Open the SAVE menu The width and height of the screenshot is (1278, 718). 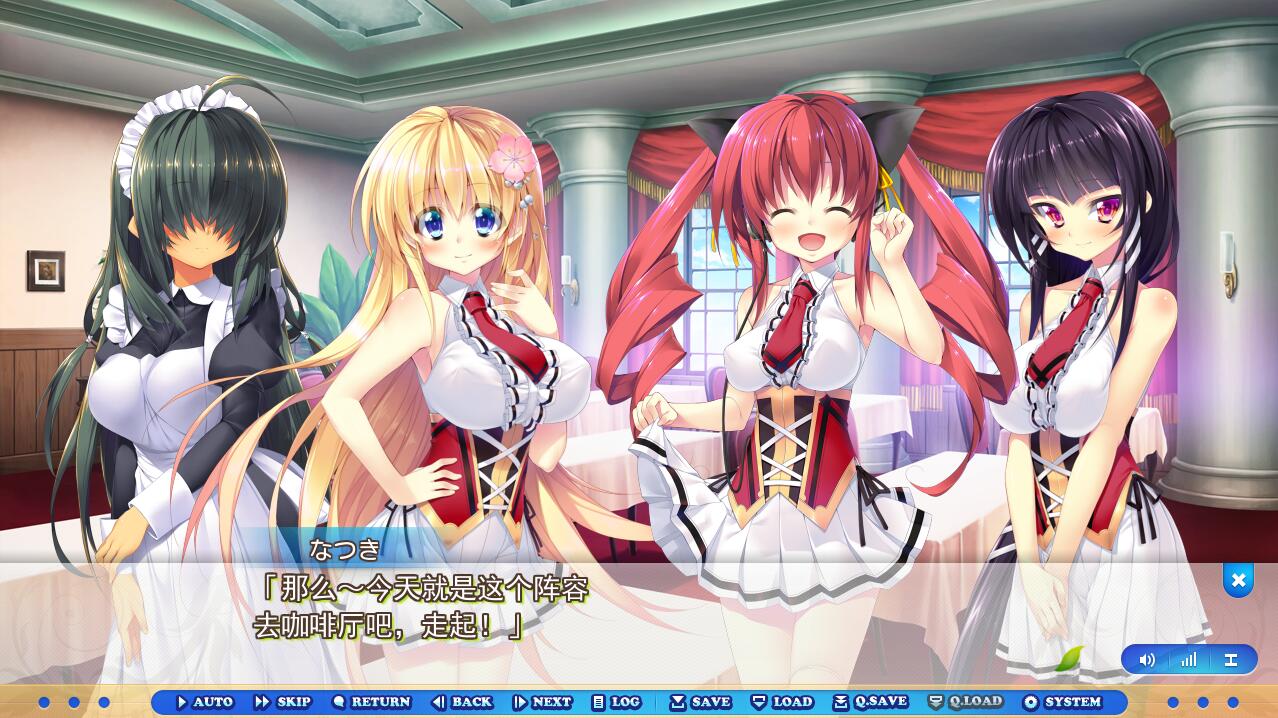pyautogui.click(x=700, y=702)
